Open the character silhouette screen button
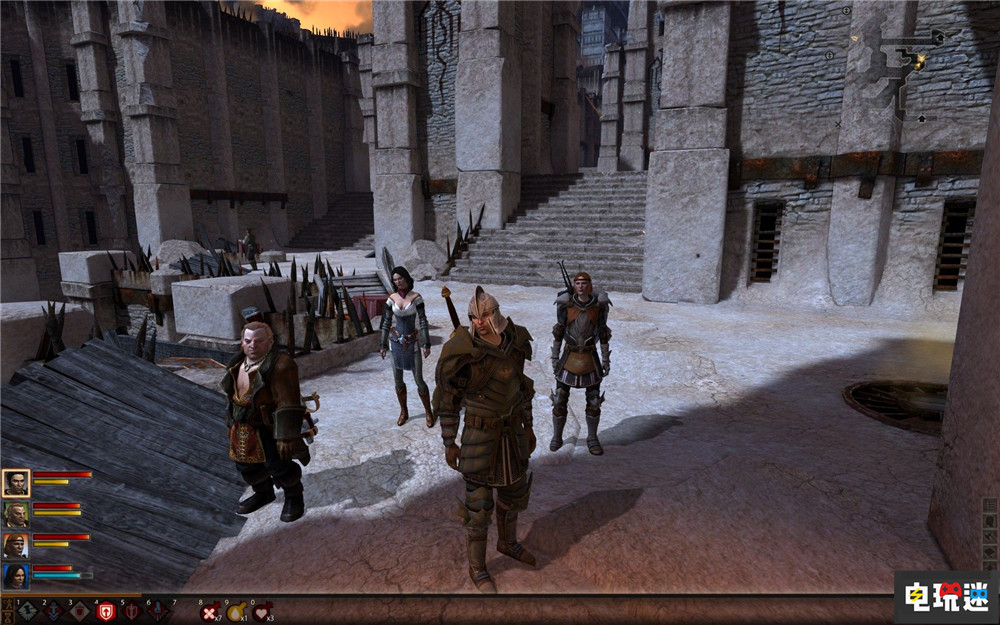1000x625 pixels. click(990, 521)
